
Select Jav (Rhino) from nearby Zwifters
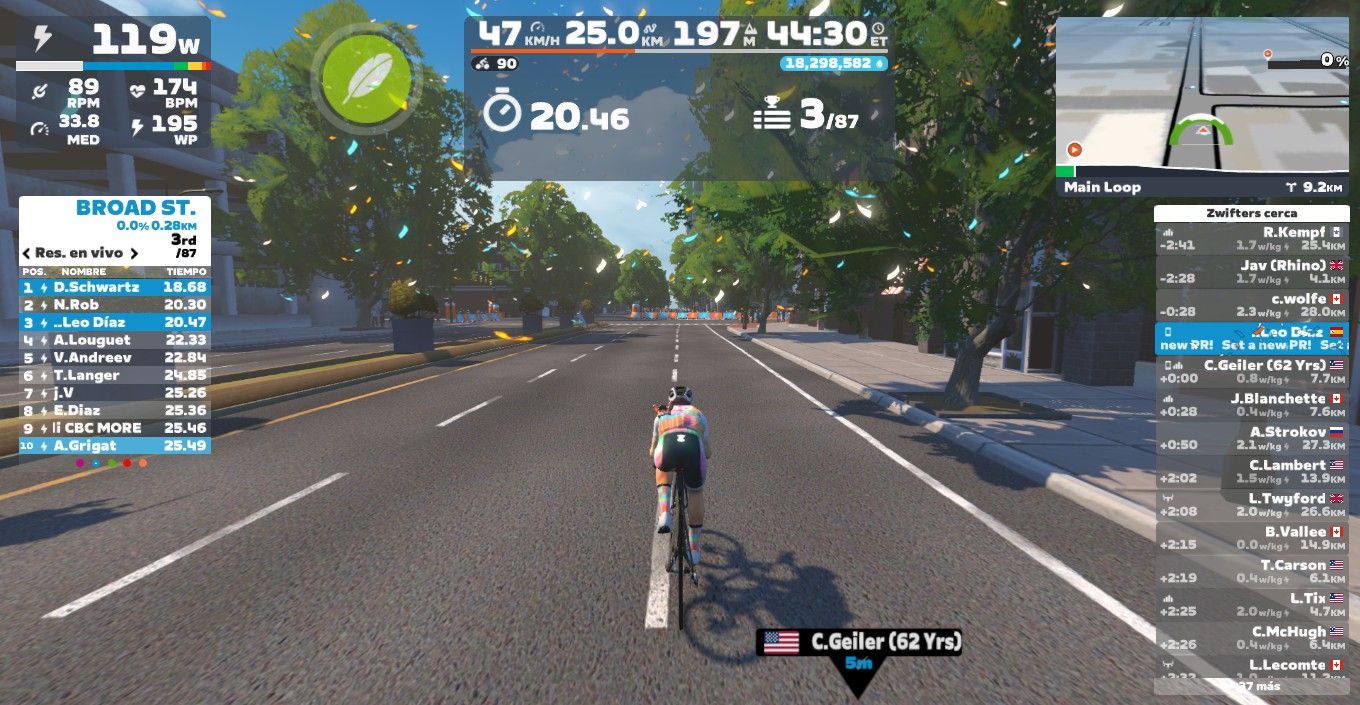1251,271
